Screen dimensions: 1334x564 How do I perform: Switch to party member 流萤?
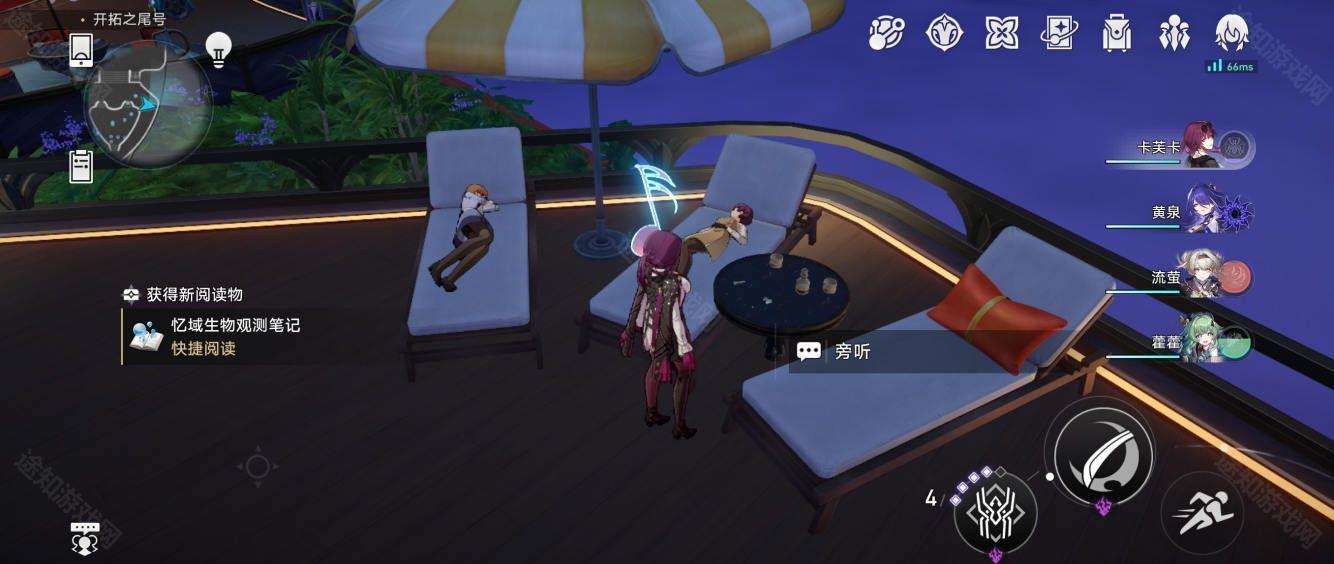pyautogui.click(x=1205, y=278)
